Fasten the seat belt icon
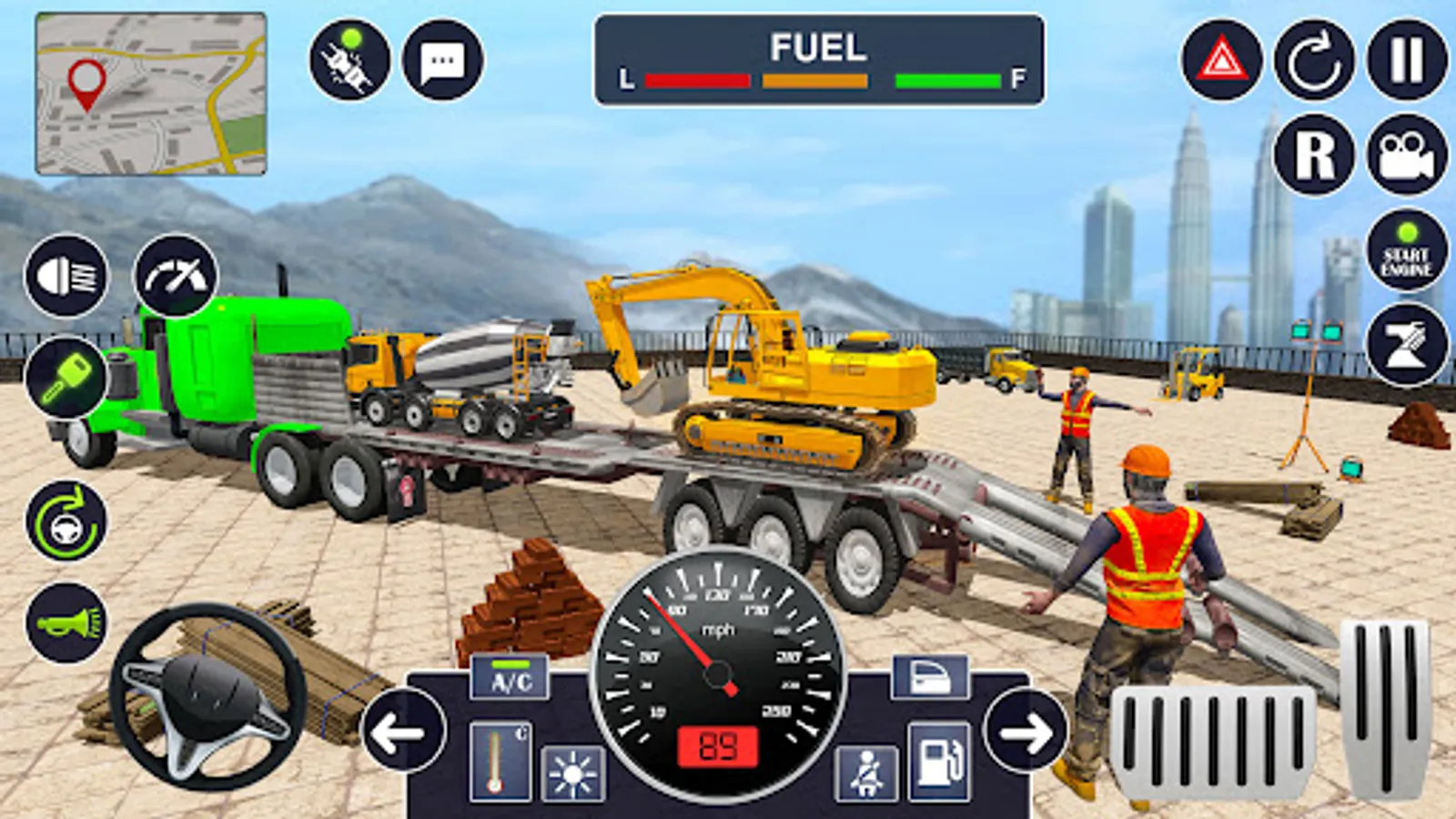This screenshot has height=819, width=1456. tap(866, 773)
